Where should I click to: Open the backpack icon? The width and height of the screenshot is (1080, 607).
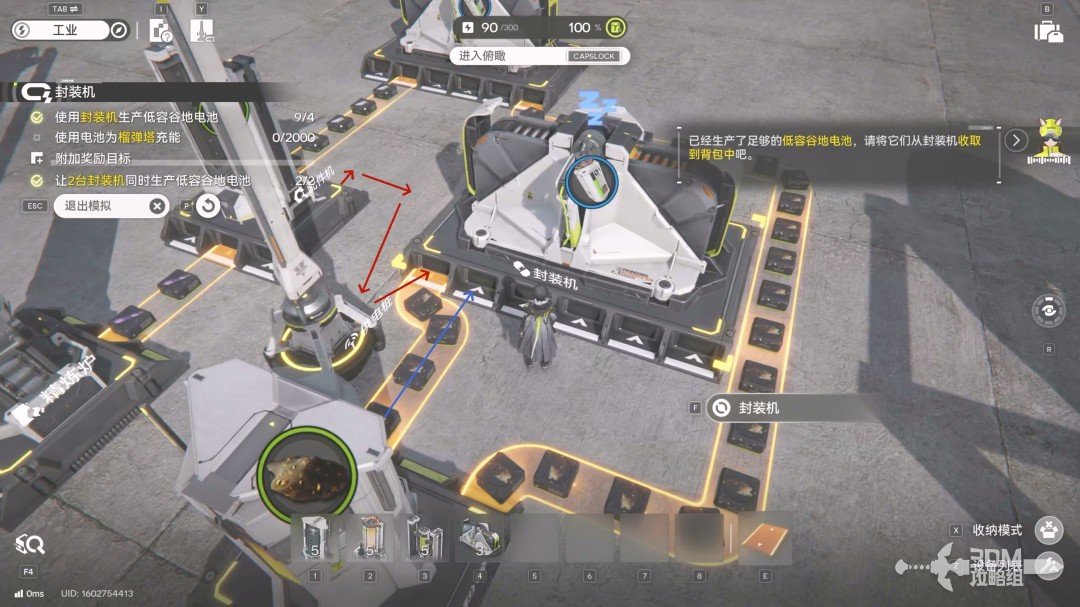1048,31
